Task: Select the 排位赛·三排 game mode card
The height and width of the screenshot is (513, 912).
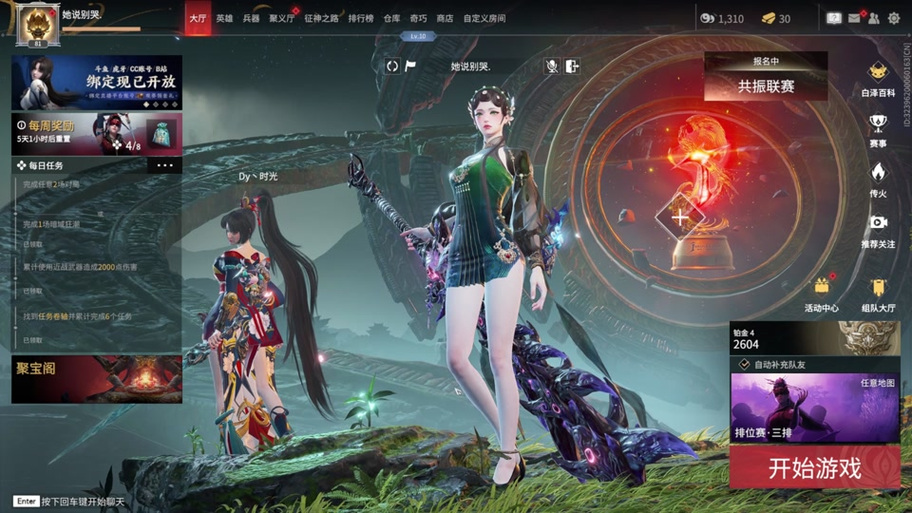Action: click(814, 408)
